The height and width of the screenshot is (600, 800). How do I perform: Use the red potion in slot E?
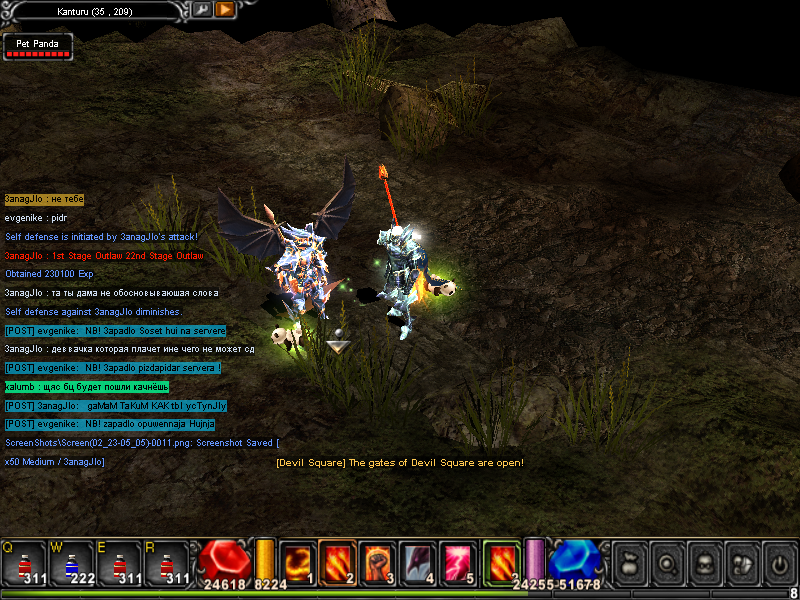118,563
